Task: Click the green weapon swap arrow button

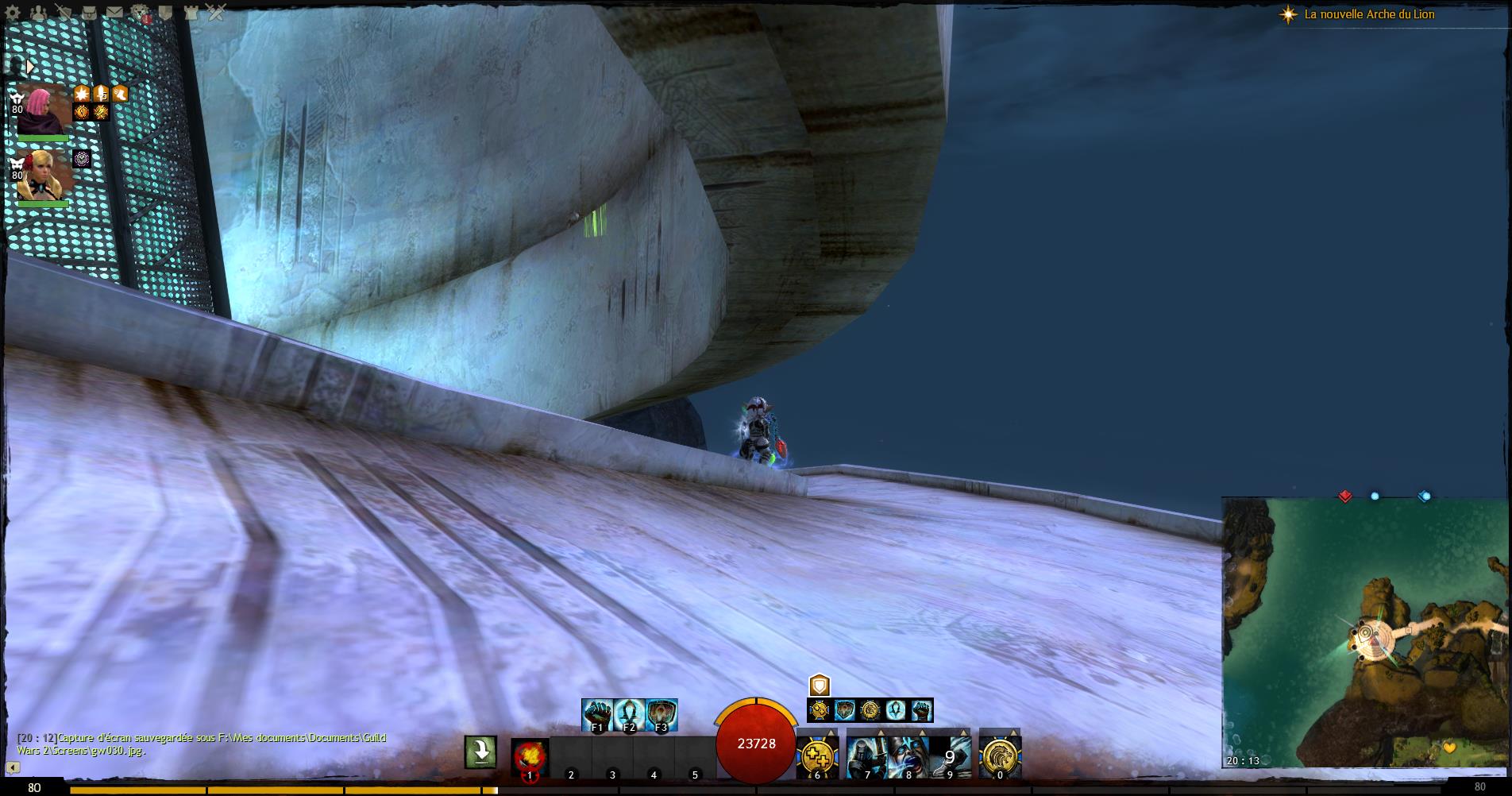Action: tap(481, 752)
